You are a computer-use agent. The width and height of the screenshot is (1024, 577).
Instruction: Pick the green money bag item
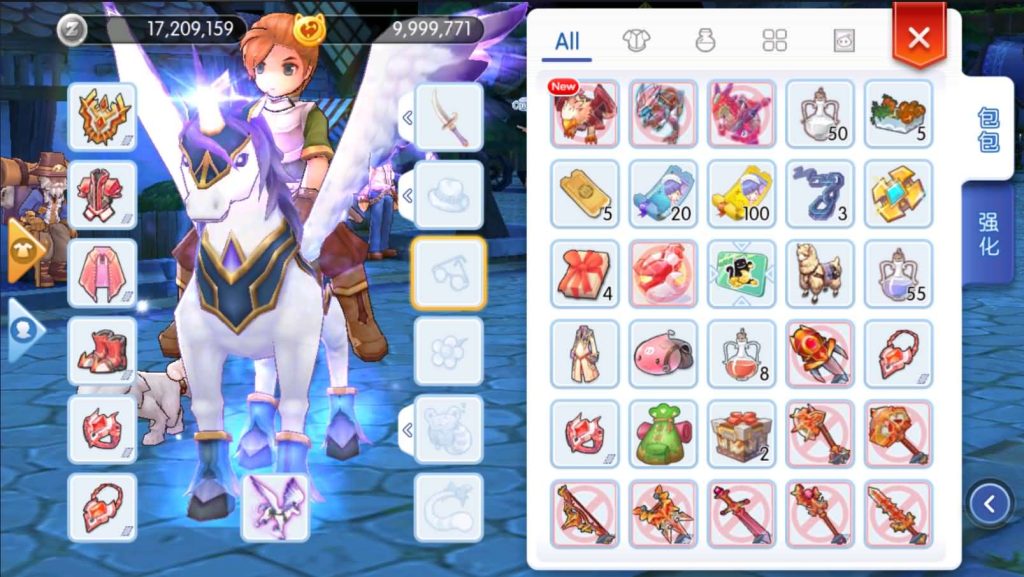pos(663,434)
